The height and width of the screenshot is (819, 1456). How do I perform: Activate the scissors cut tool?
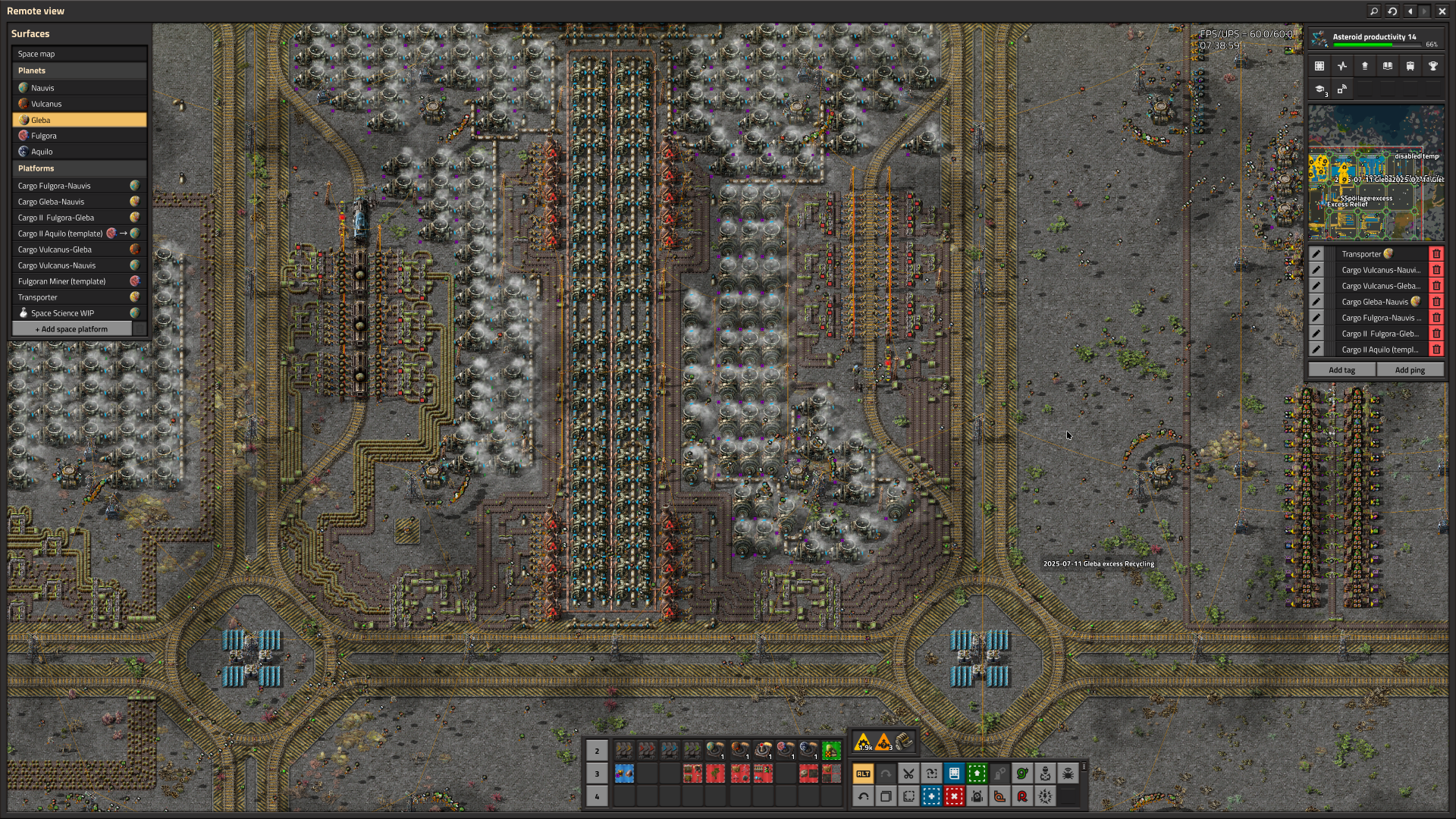[908, 773]
